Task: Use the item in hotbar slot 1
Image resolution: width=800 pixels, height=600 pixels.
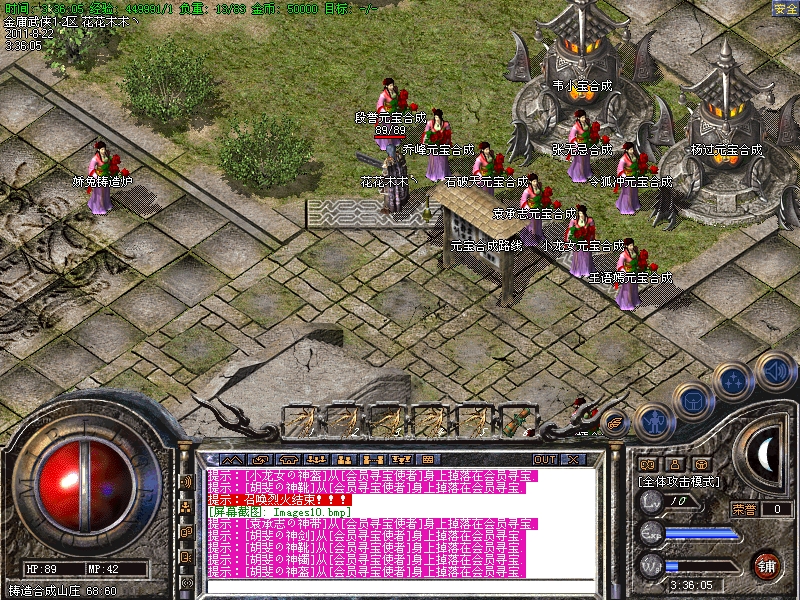Action: tap(299, 421)
